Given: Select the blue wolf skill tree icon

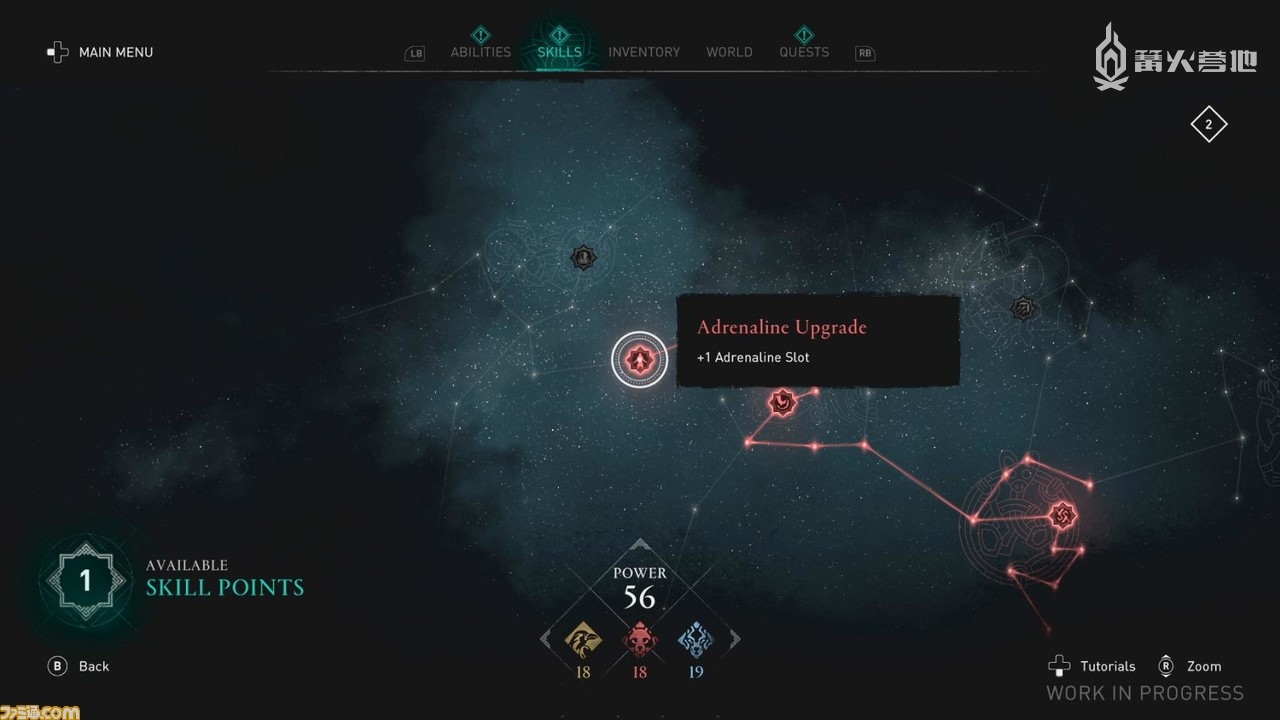Looking at the screenshot, I should [x=696, y=640].
